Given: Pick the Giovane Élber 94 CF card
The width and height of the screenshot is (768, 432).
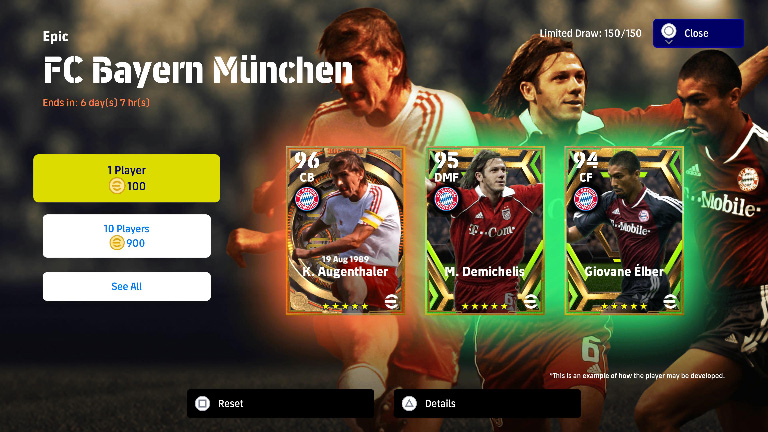Looking at the screenshot, I should pyautogui.click(x=624, y=230).
